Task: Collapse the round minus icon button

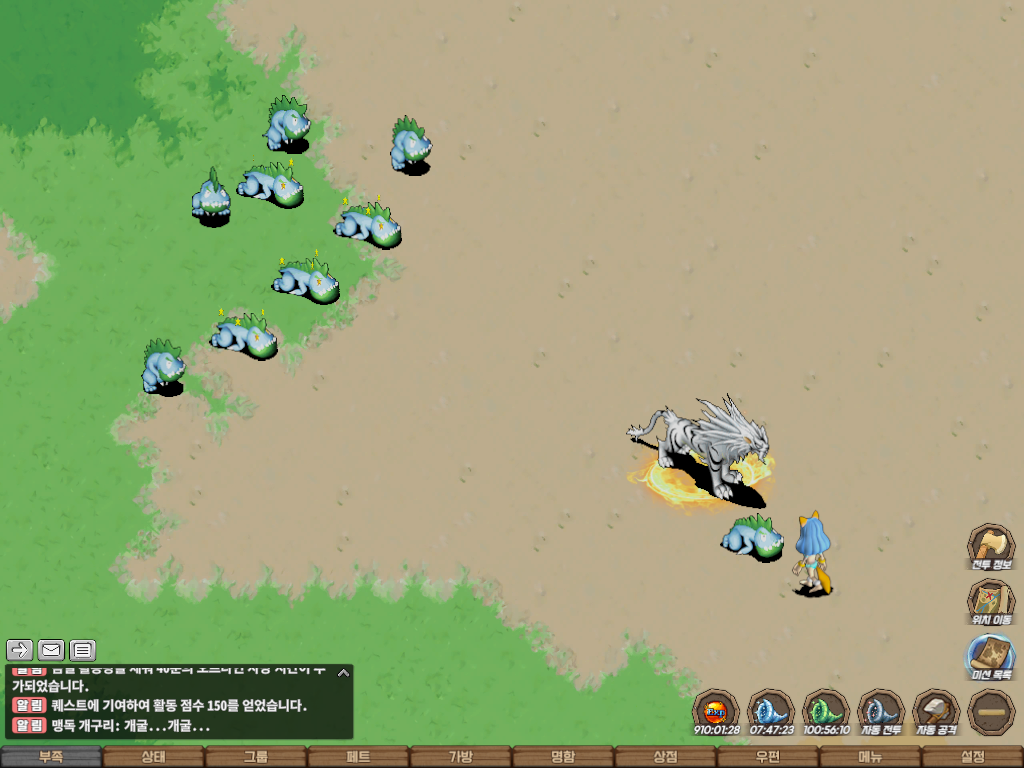Action: tap(991, 712)
